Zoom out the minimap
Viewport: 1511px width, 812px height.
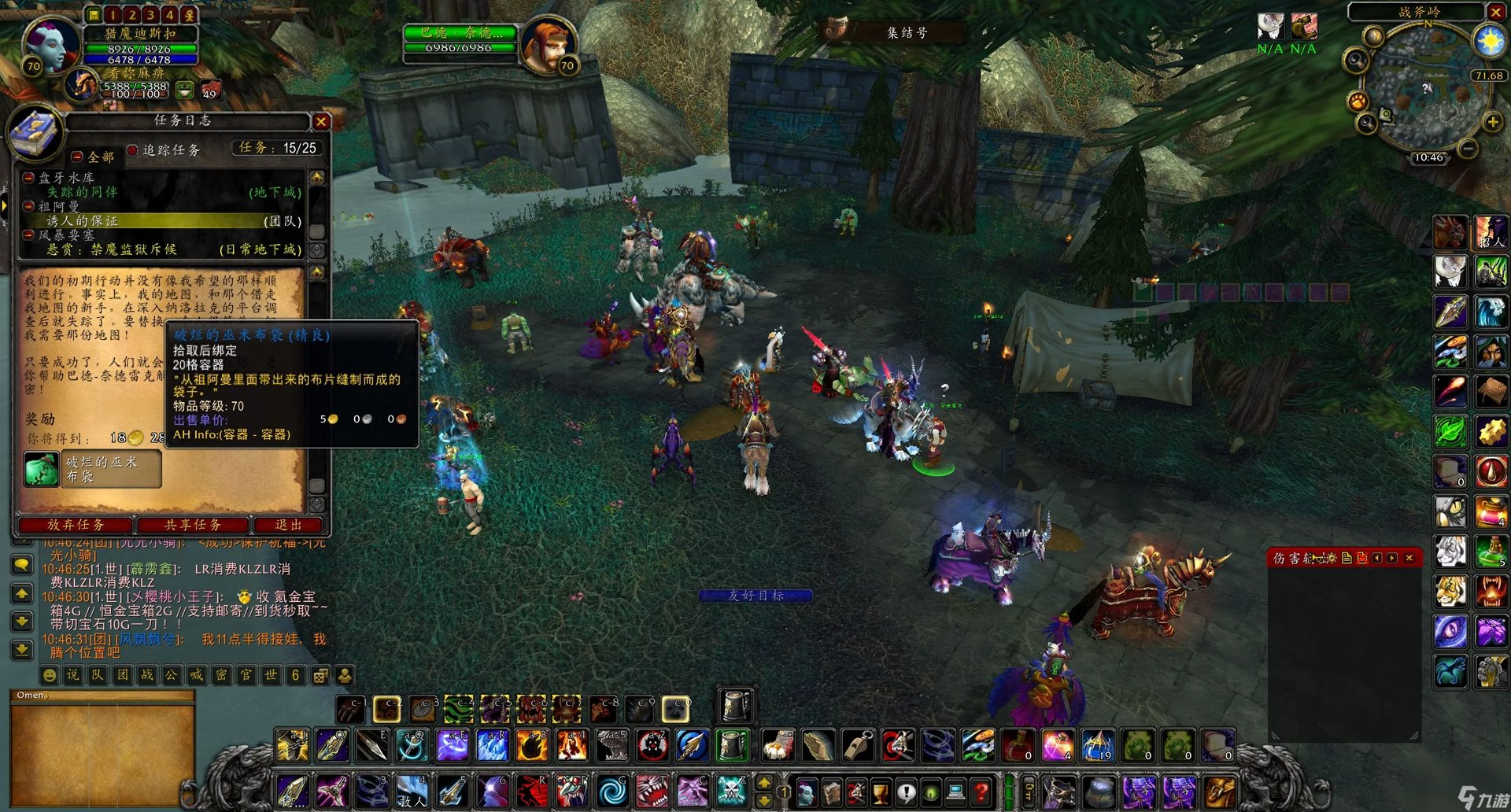coord(1468,148)
